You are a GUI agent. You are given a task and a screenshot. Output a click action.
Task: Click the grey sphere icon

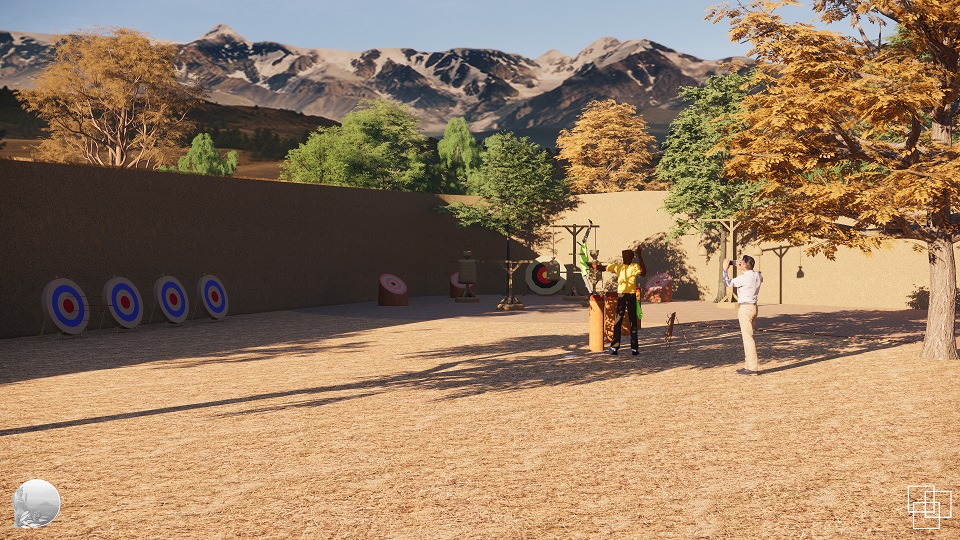click(x=37, y=503)
